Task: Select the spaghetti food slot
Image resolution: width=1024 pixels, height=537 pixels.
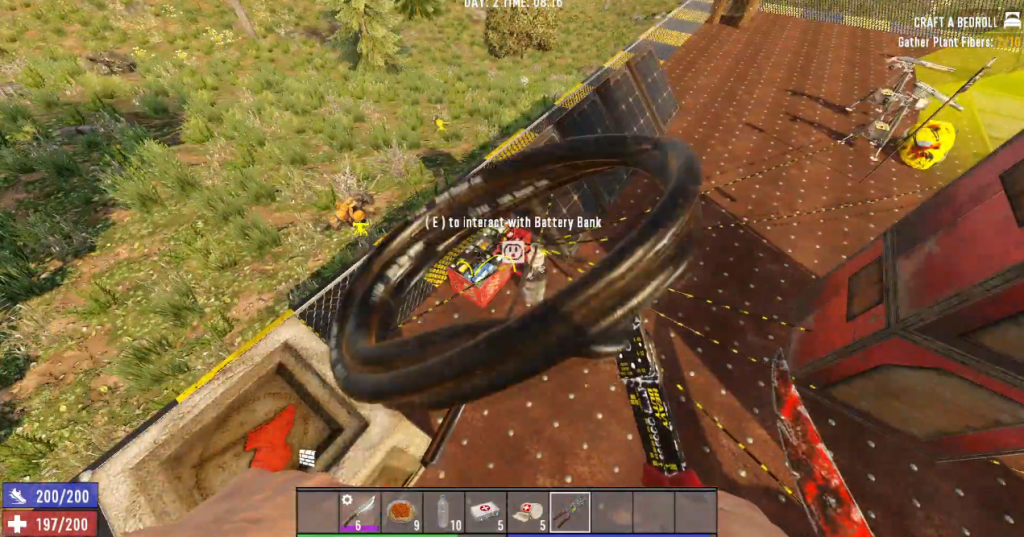Action: [402, 512]
